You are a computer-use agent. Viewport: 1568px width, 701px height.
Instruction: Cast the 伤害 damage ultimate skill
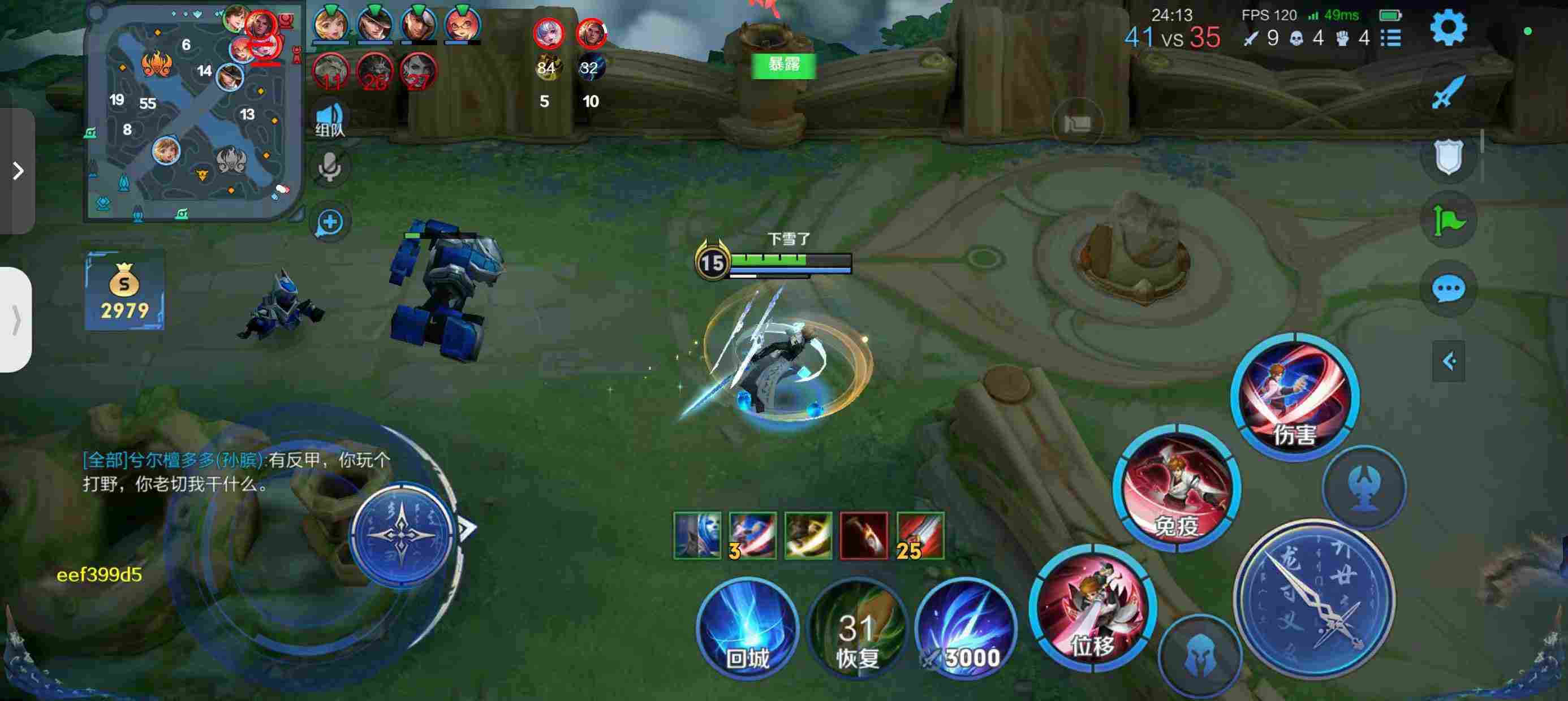click(x=1295, y=396)
